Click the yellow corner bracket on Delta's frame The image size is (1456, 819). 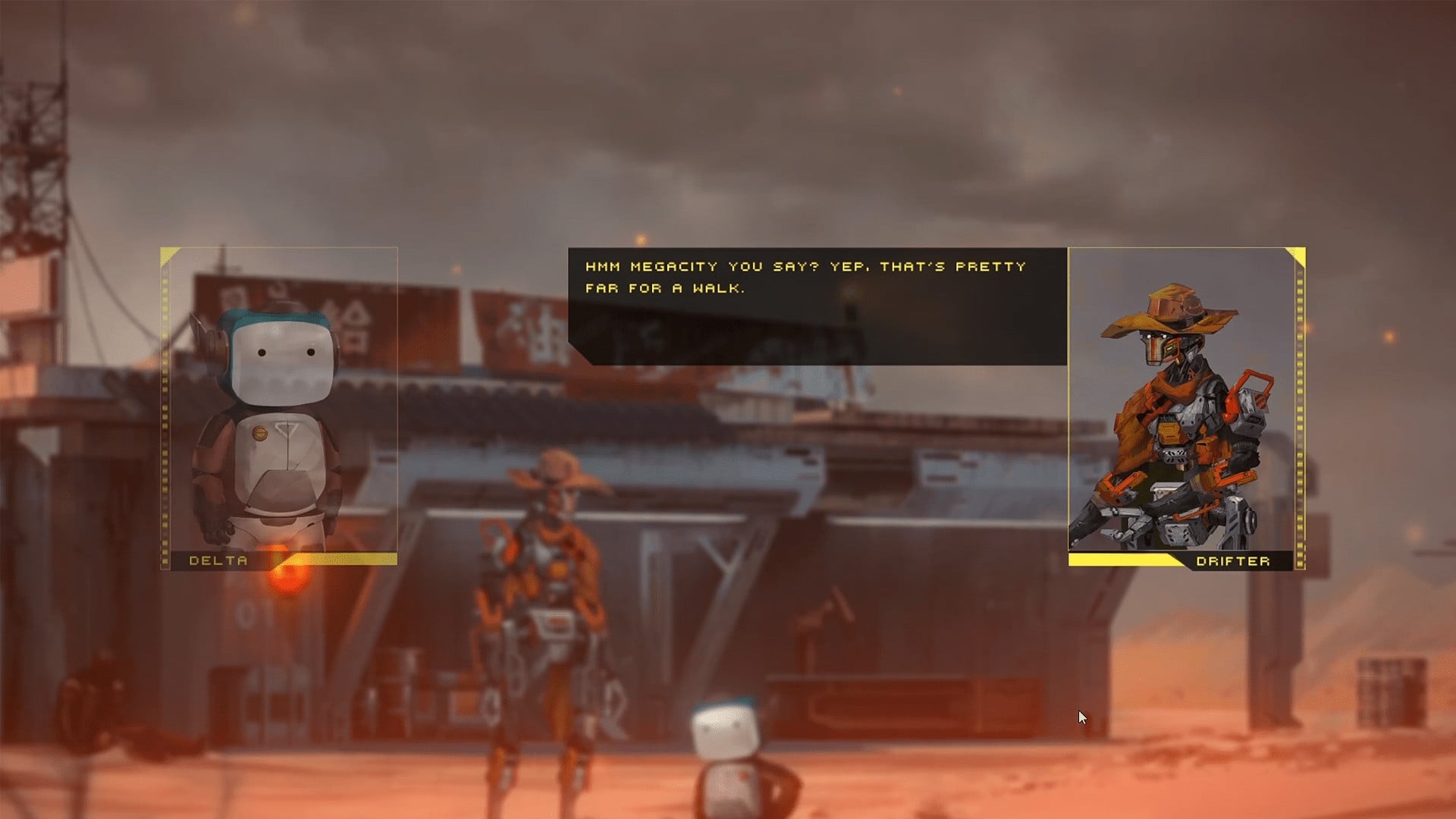(x=168, y=254)
